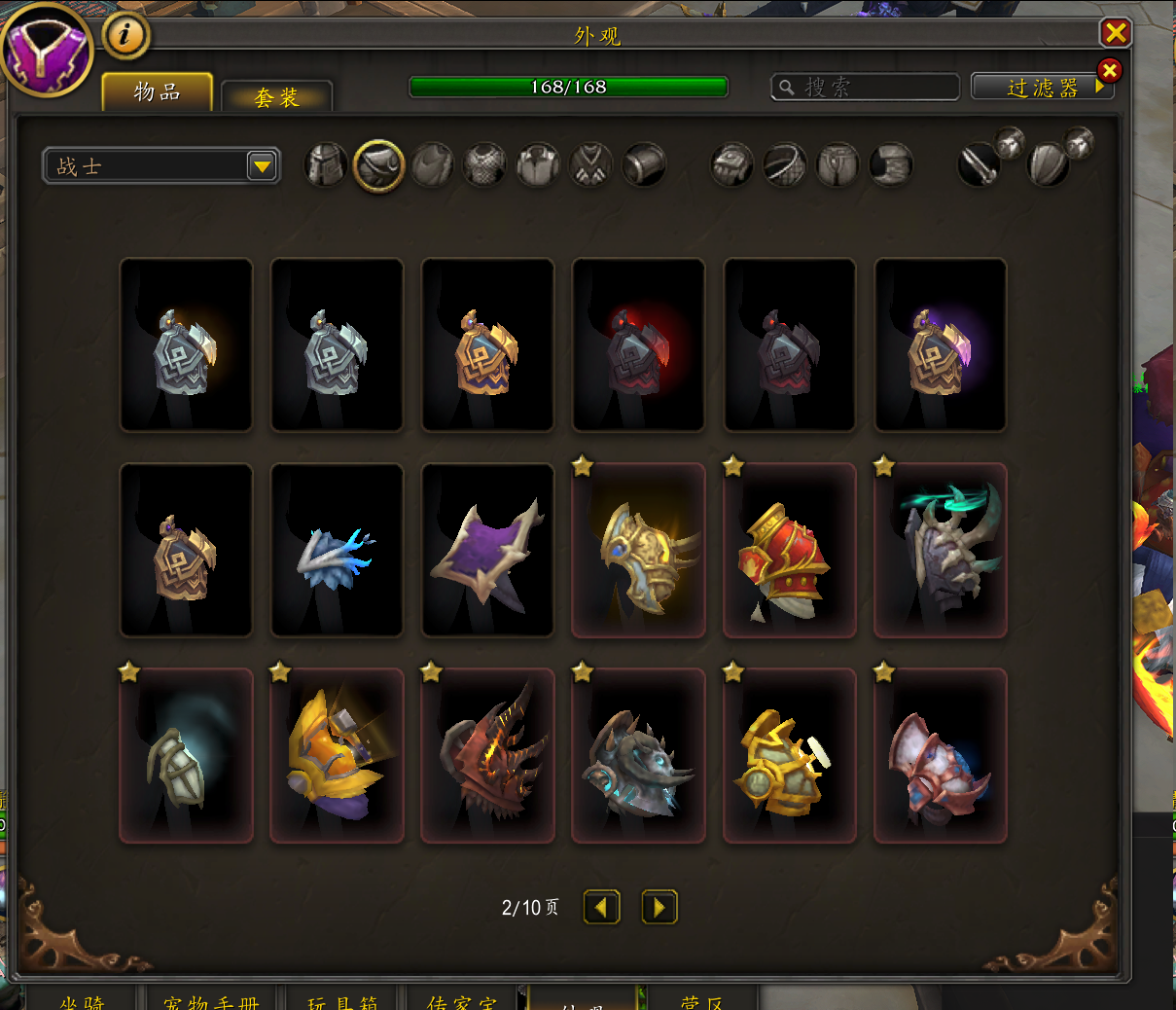Screen dimensions: 1176x1010
Task: Show the main-hand weapon slot category
Action: pyautogui.click(x=980, y=164)
